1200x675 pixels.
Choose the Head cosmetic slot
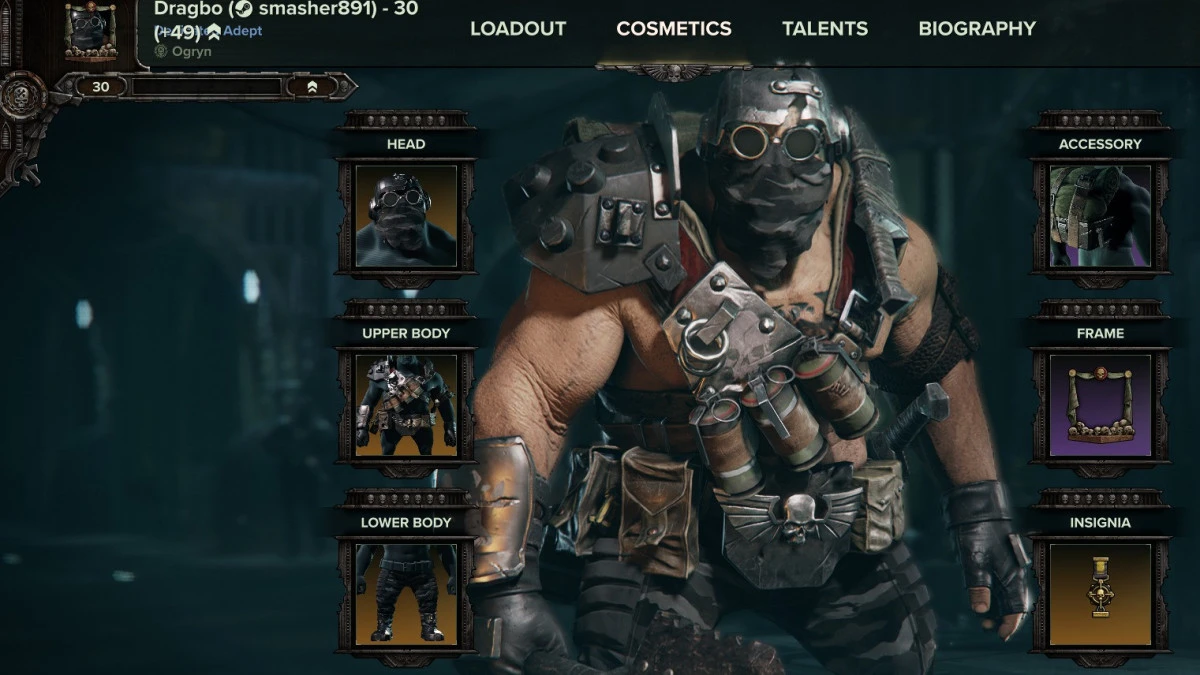click(406, 216)
